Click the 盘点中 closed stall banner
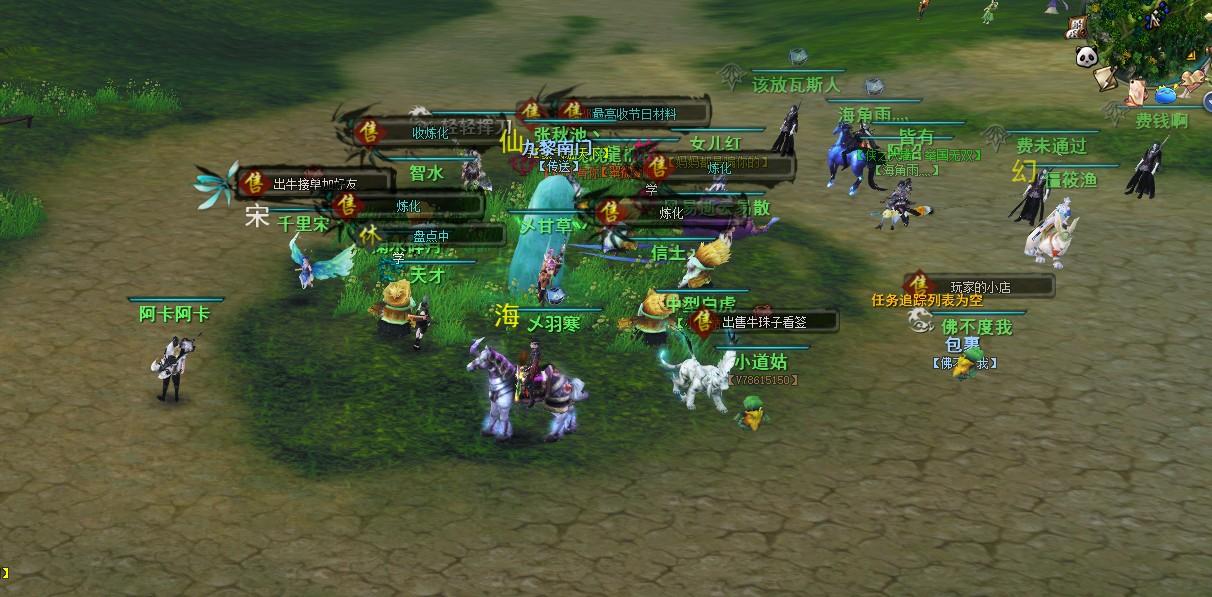1212x597 pixels. pyautogui.click(x=431, y=236)
